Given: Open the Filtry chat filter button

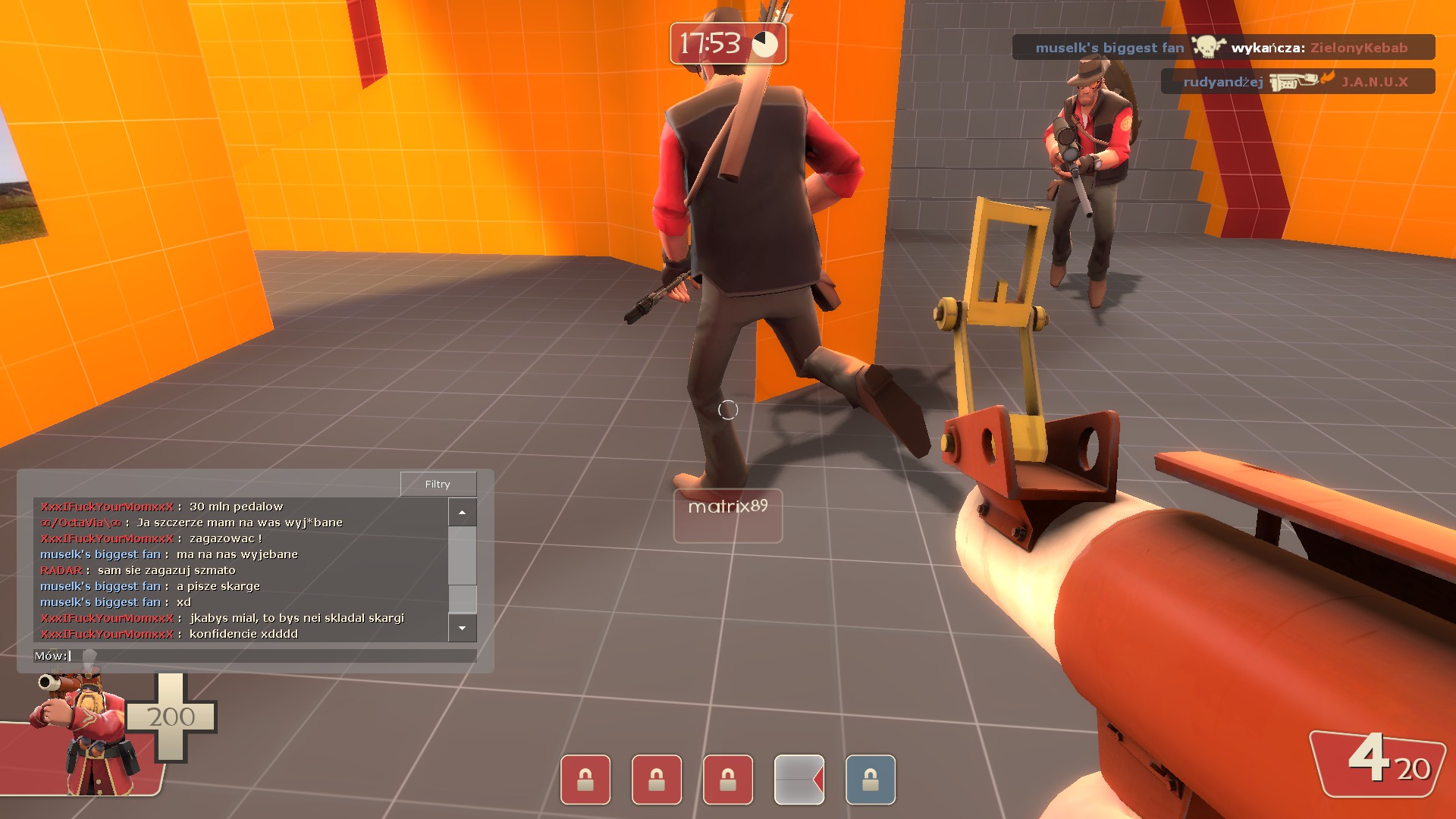Looking at the screenshot, I should [438, 484].
